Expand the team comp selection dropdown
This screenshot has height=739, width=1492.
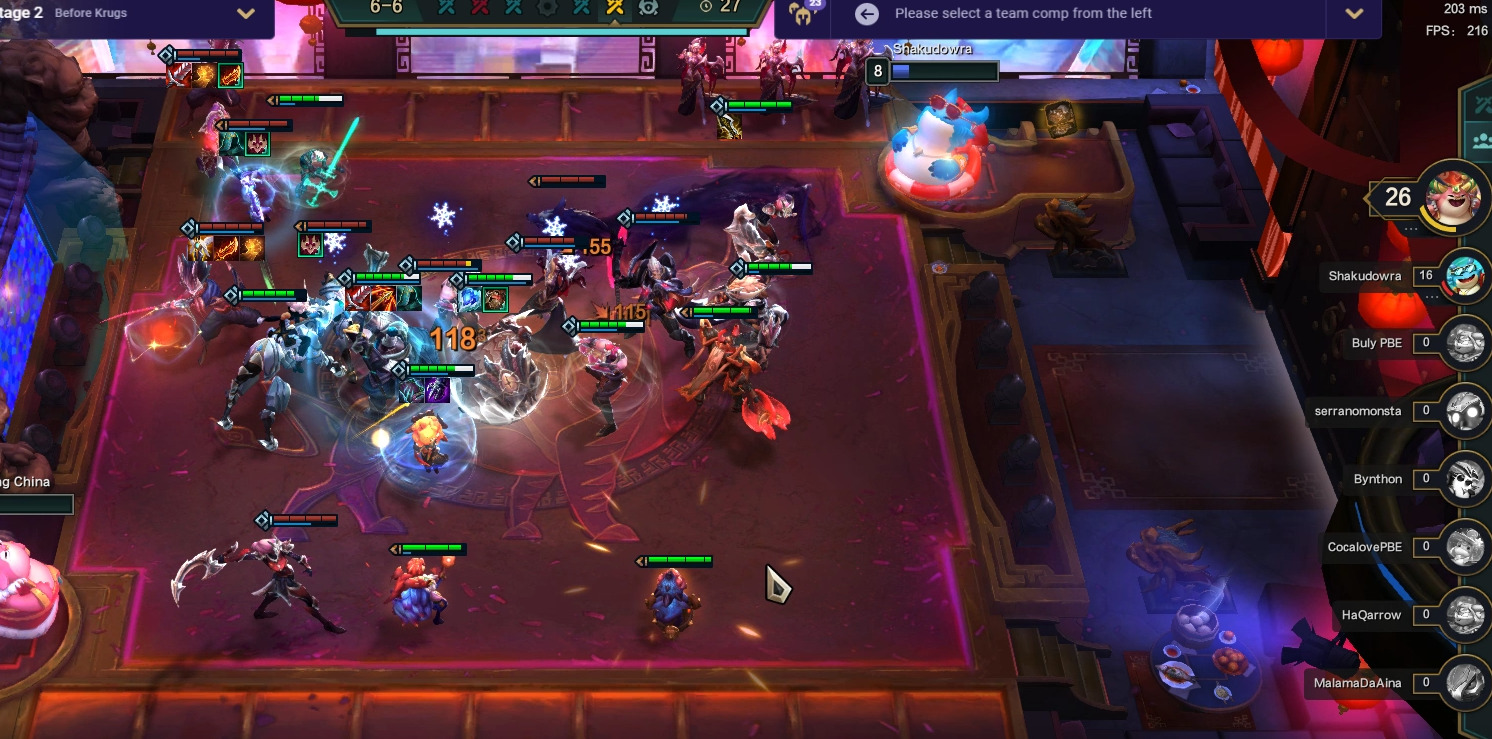(1354, 14)
